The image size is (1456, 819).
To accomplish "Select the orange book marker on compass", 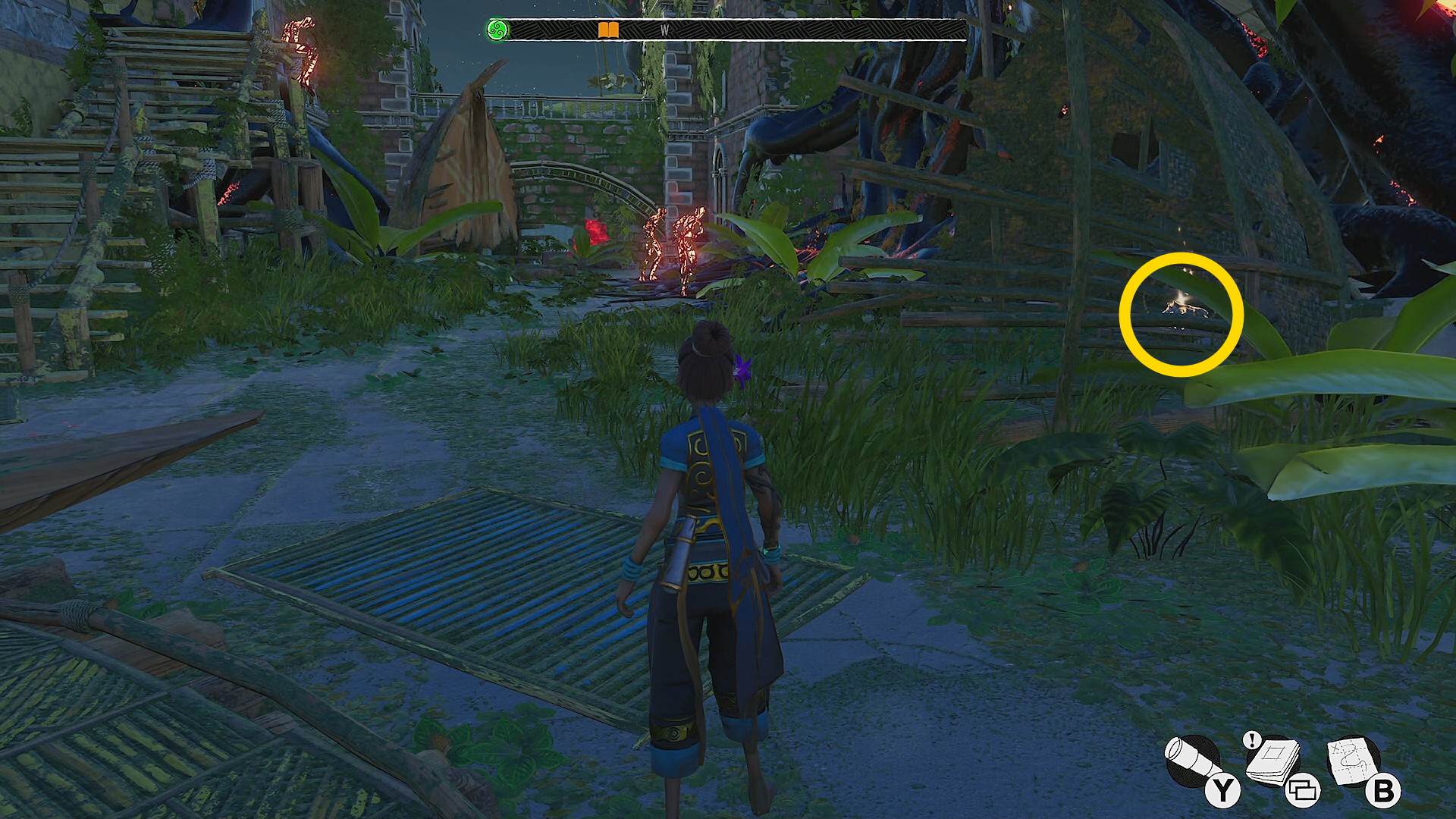I will pos(608,30).
